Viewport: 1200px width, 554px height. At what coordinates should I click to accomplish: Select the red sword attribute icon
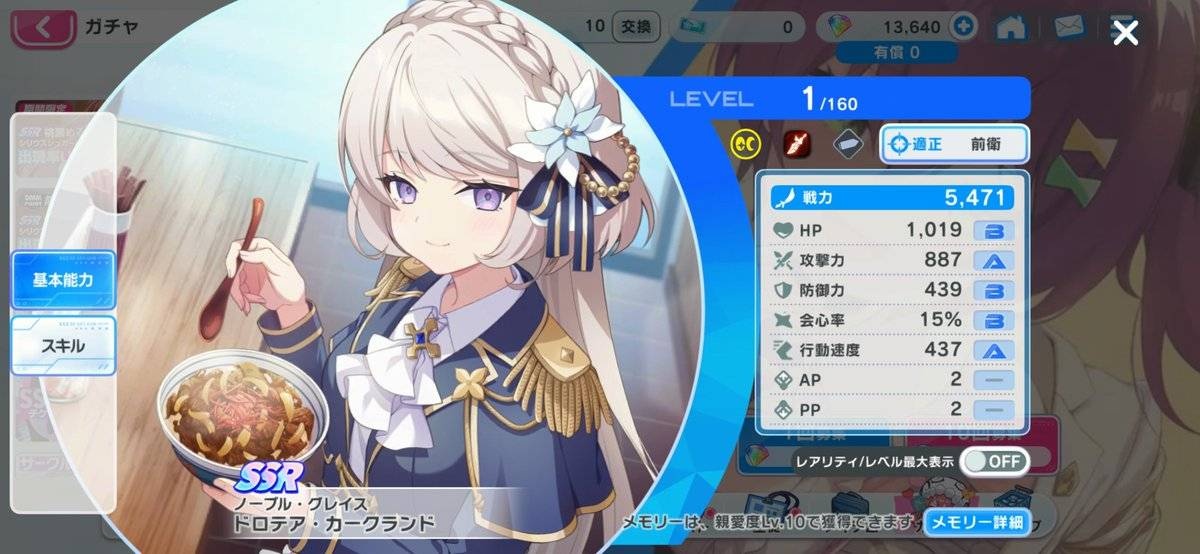click(797, 144)
